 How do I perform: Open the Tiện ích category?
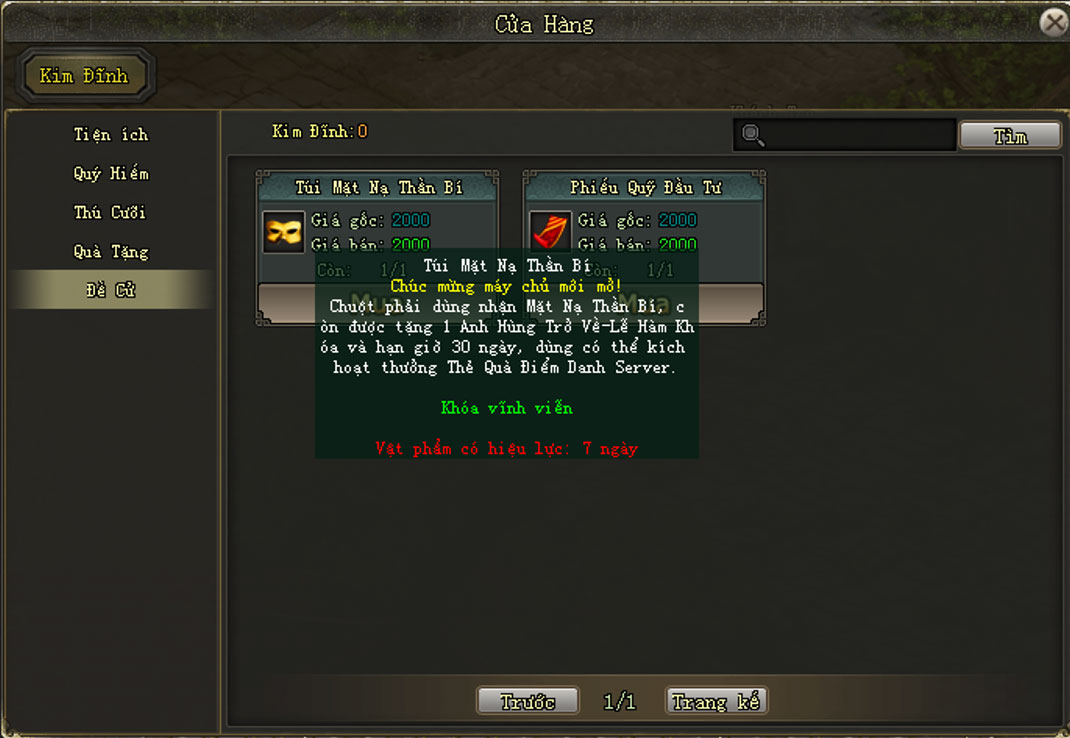click(110, 134)
